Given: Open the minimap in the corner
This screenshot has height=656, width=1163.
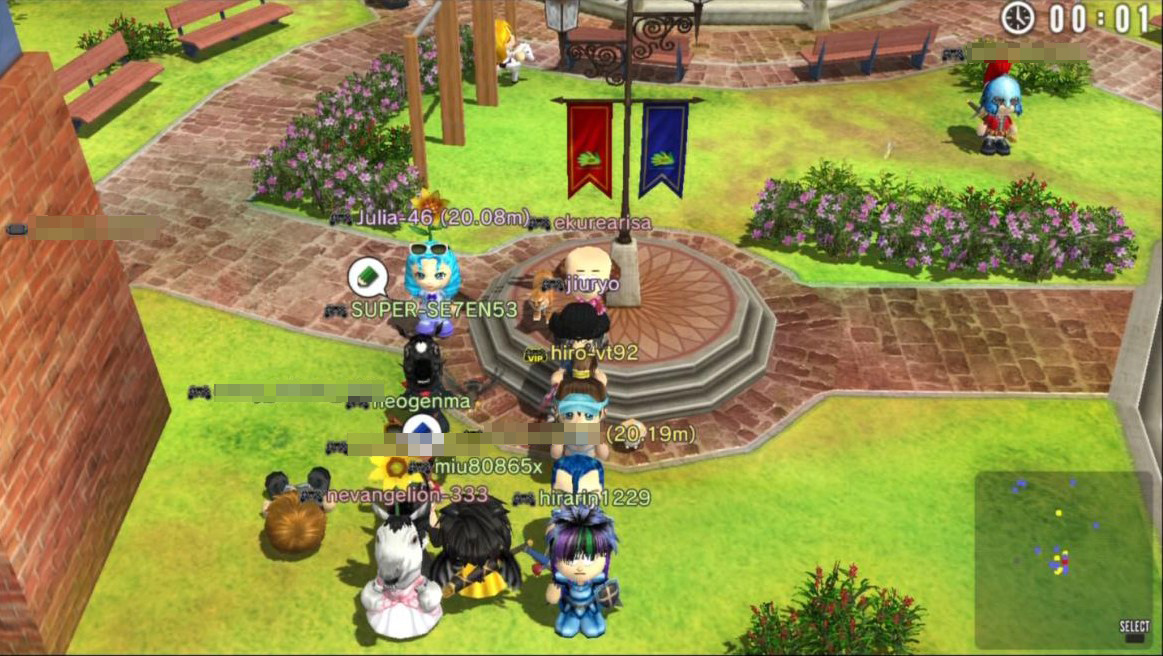Looking at the screenshot, I should pos(1062,560).
